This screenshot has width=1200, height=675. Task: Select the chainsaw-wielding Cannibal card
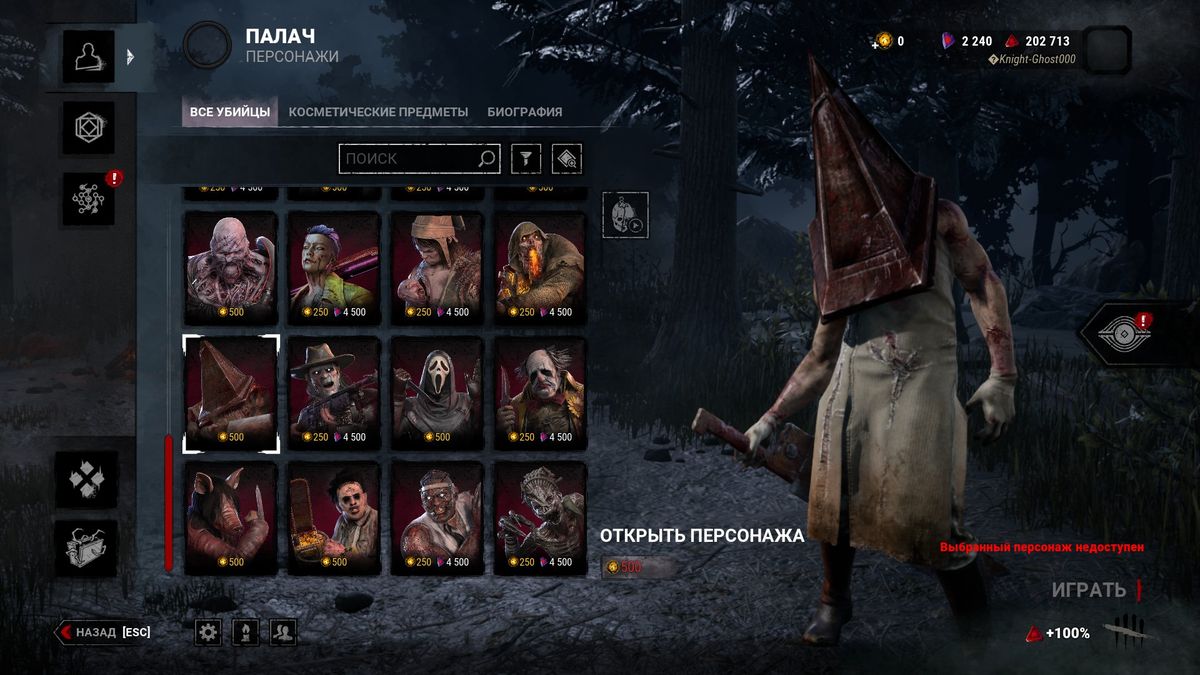point(334,517)
